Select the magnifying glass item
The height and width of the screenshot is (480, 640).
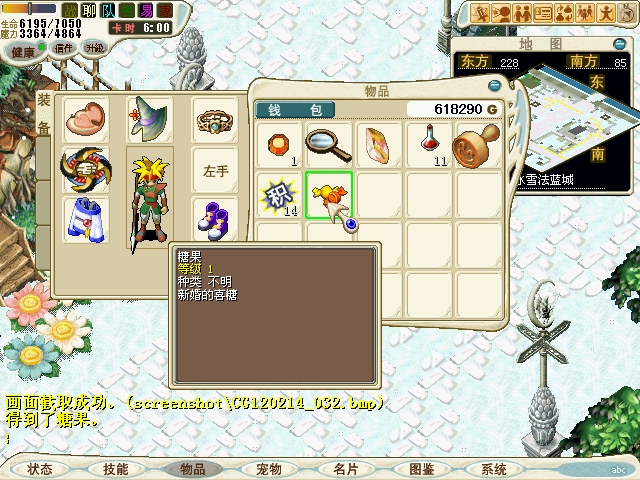329,145
